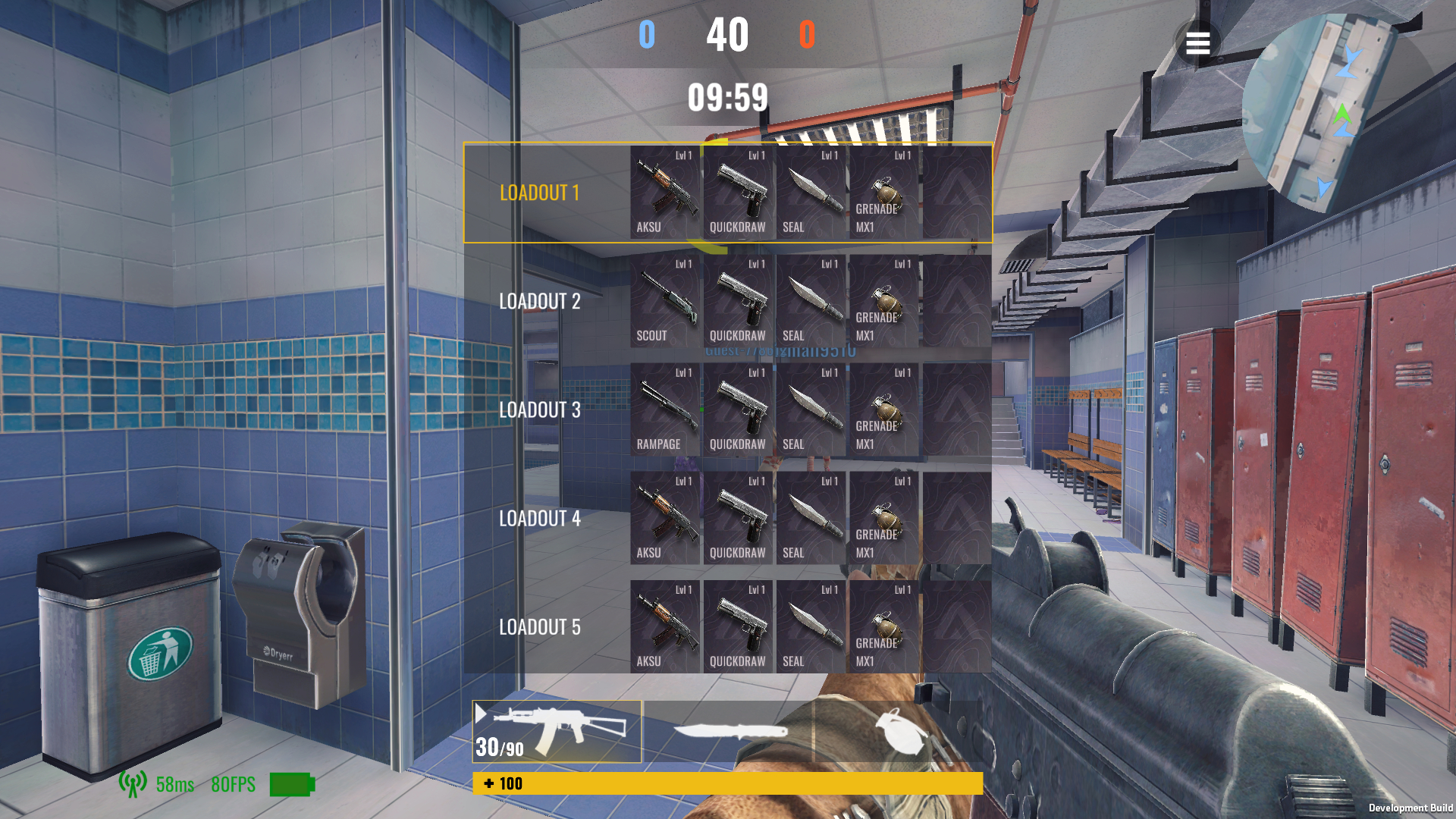Click the Rampage shotgun icon
Image resolution: width=1456 pixels, height=819 pixels.
tap(665, 409)
